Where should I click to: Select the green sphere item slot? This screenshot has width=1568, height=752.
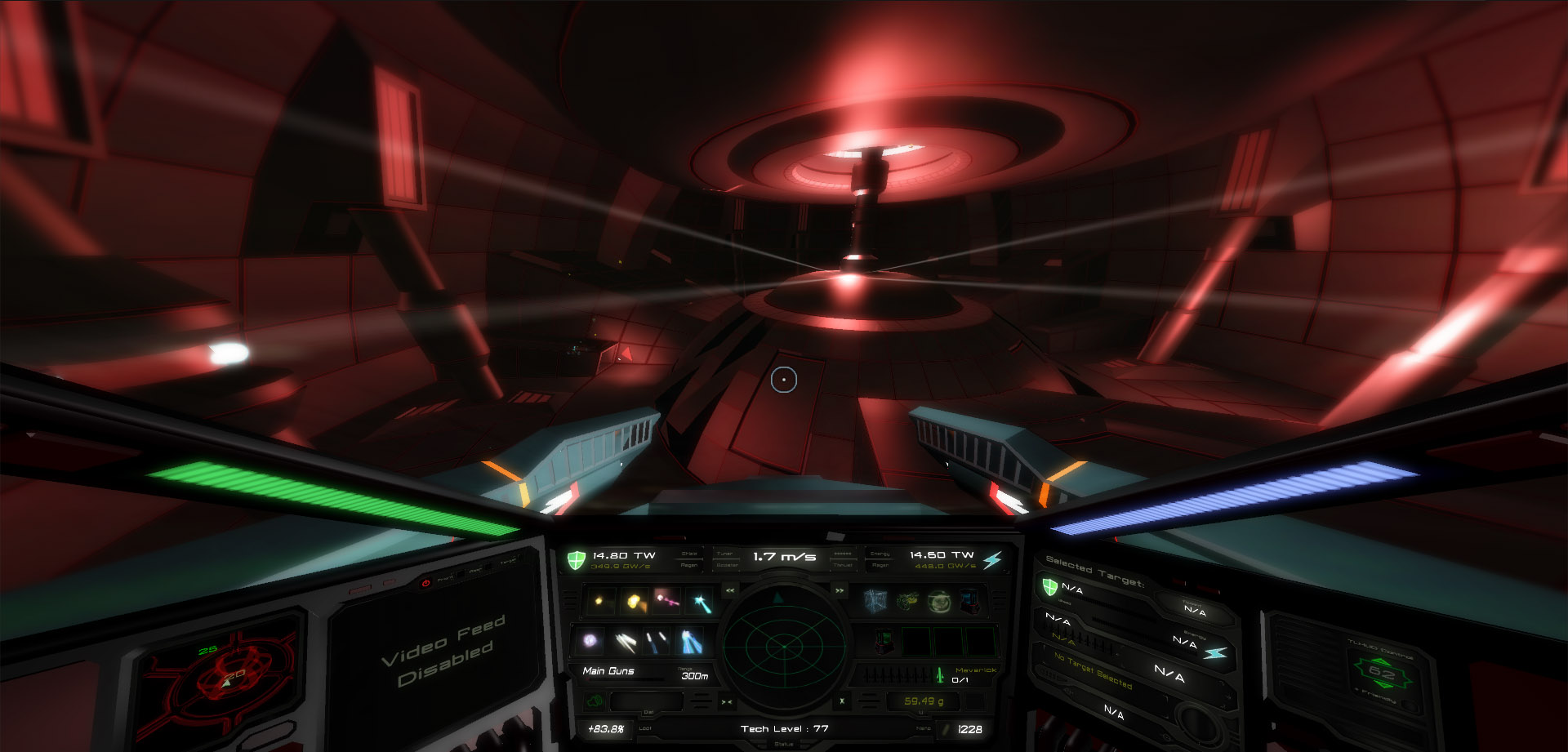coord(939,603)
